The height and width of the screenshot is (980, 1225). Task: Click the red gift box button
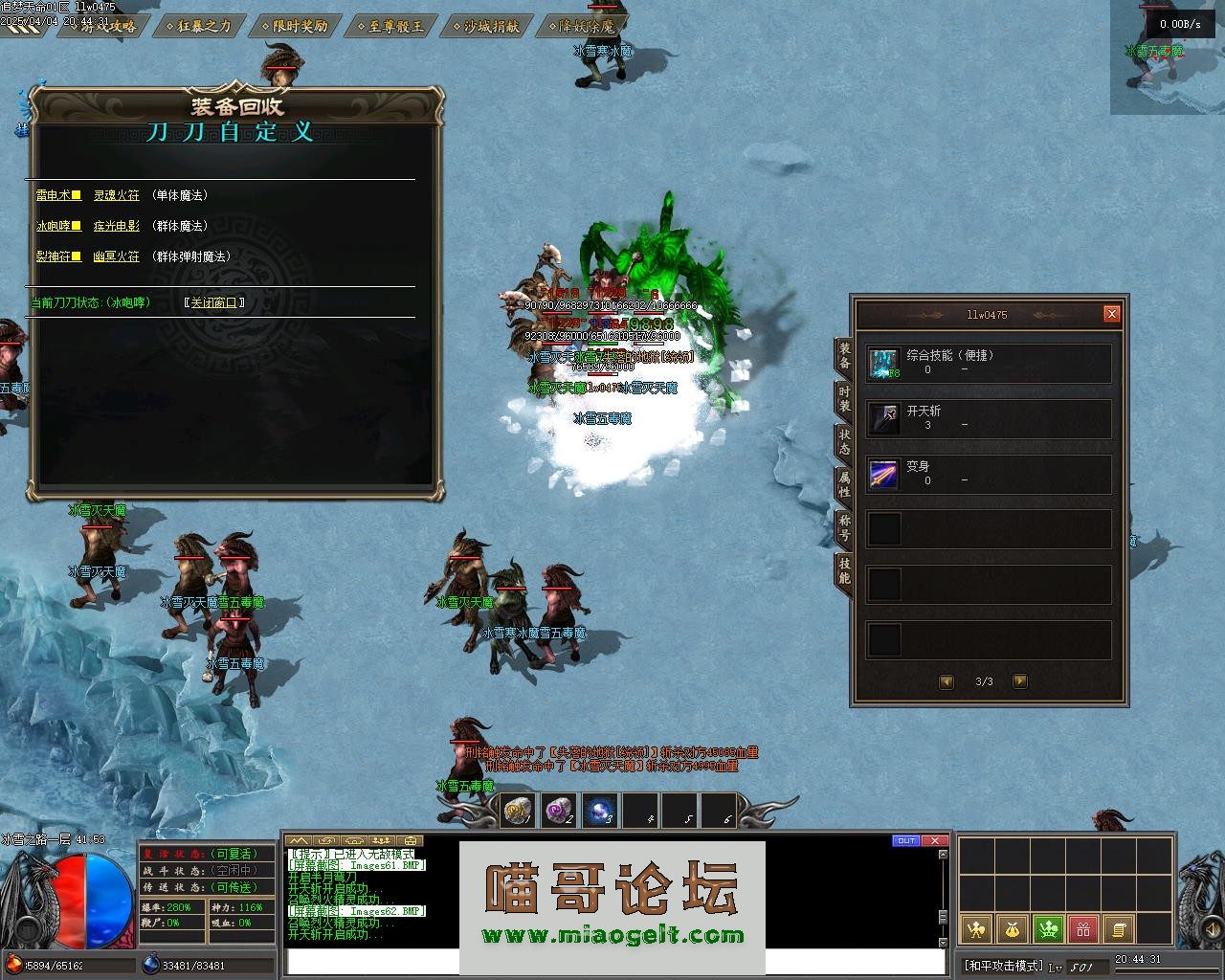[x=1082, y=928]
